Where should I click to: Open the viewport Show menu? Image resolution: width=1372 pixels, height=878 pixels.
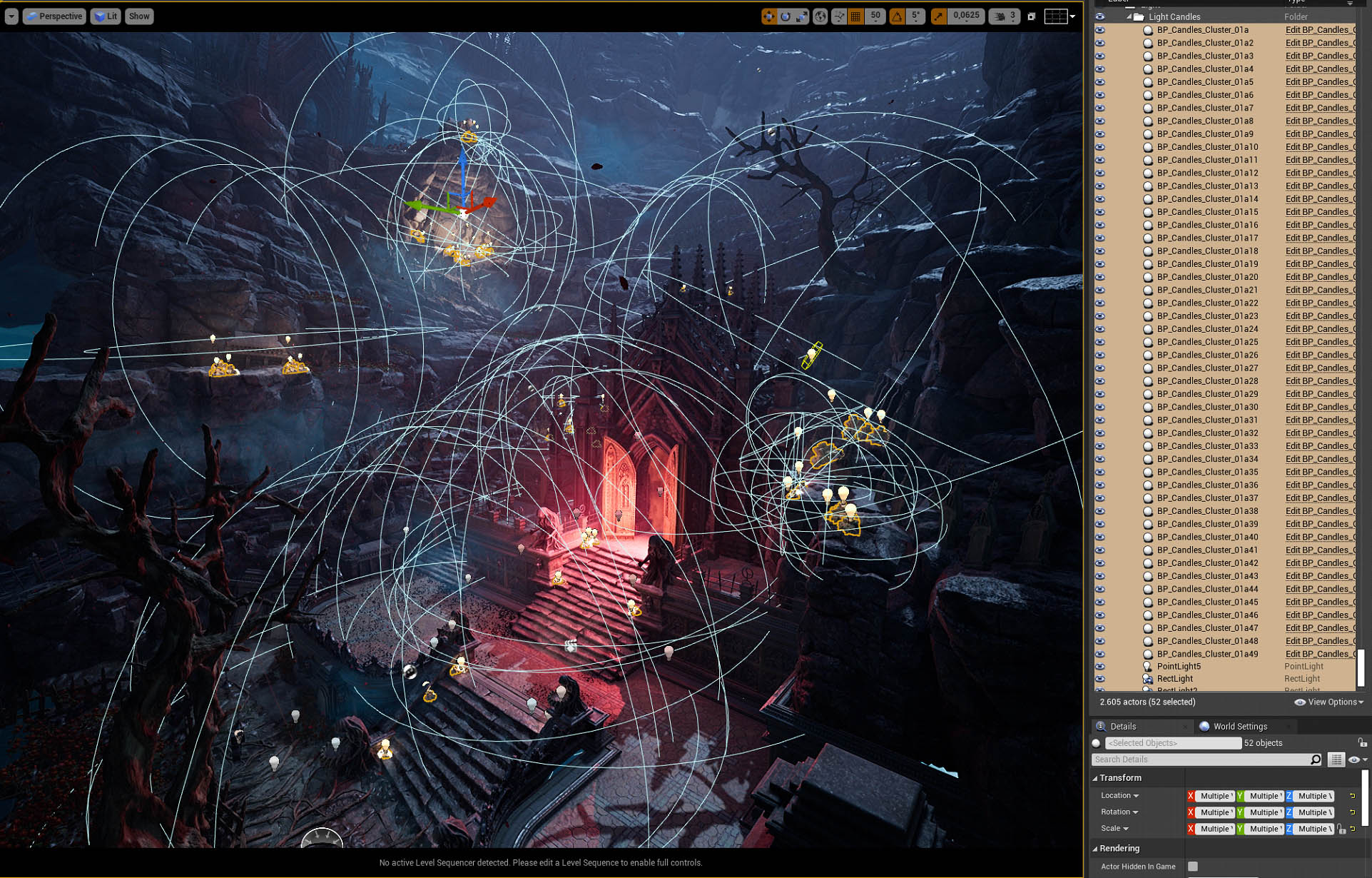tap(139, 16)
